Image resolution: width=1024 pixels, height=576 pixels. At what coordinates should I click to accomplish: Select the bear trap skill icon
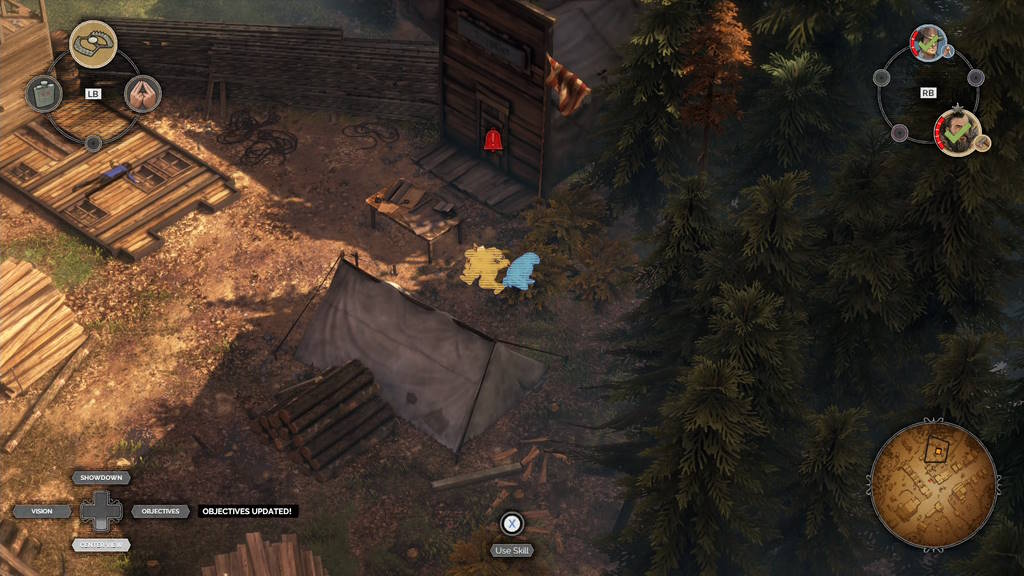pos(93,43)
